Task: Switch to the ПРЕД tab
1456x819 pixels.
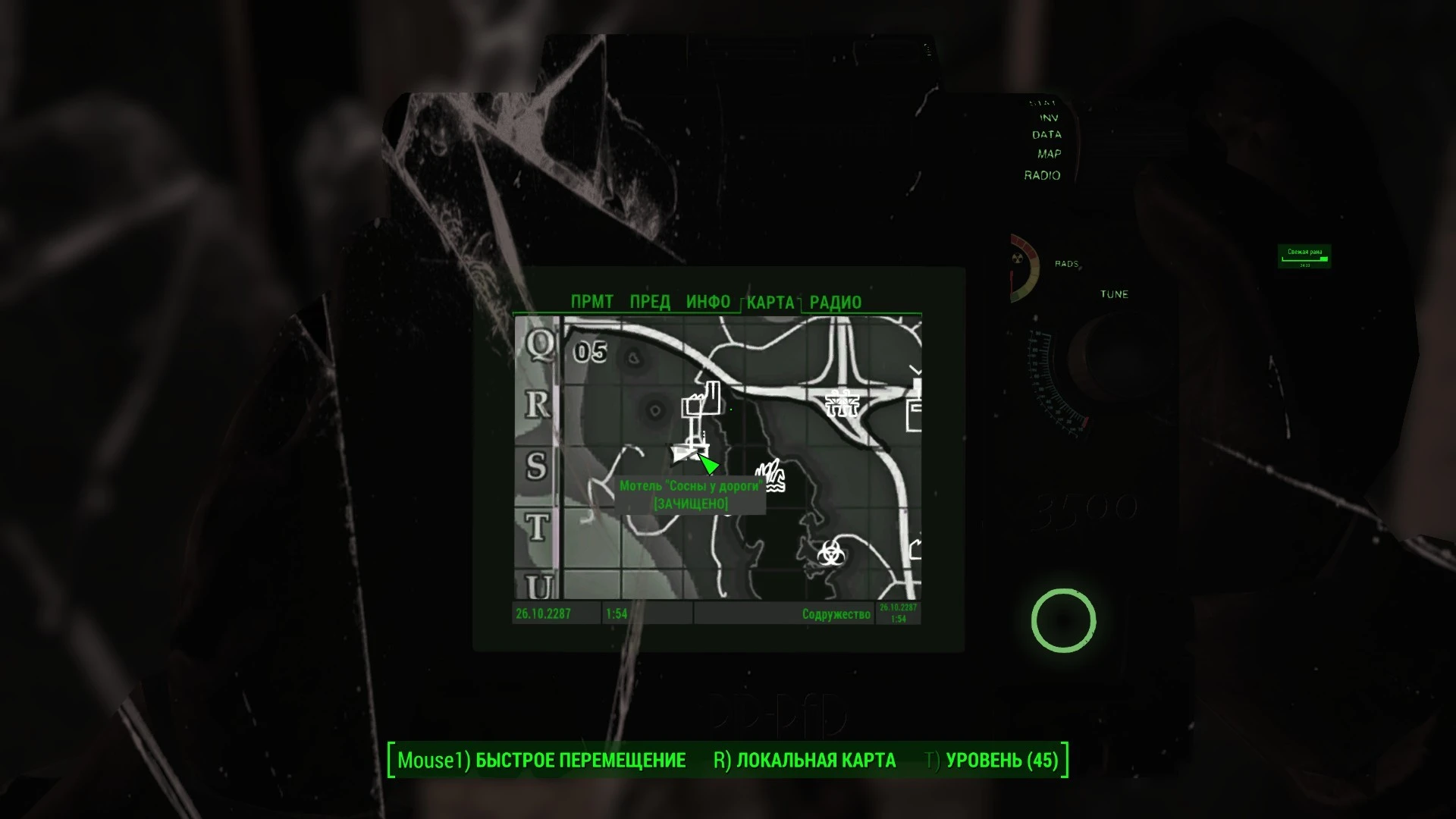Action: [651, 301]
